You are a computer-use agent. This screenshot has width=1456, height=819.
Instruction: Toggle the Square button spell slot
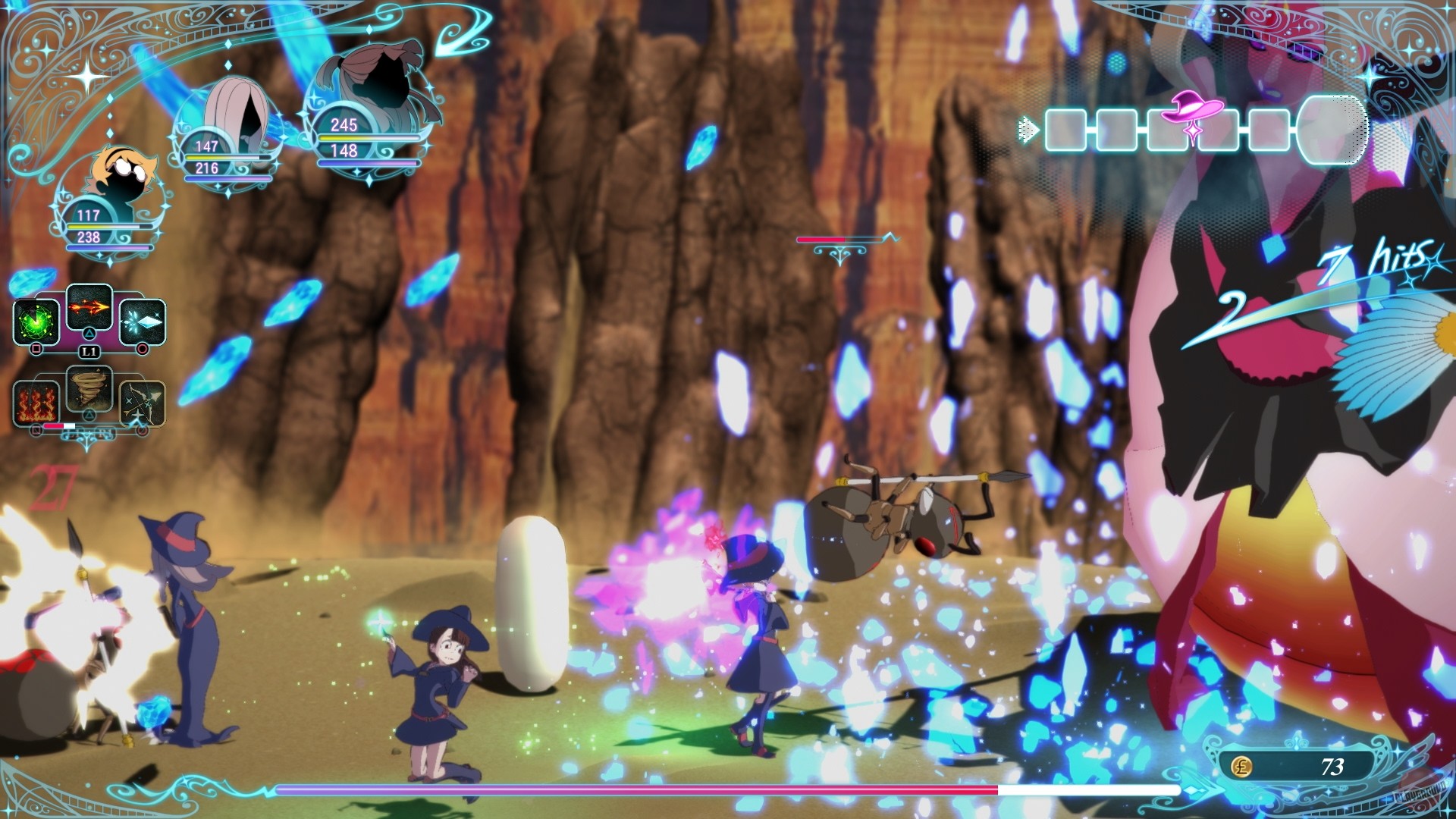tap(36, 350)
